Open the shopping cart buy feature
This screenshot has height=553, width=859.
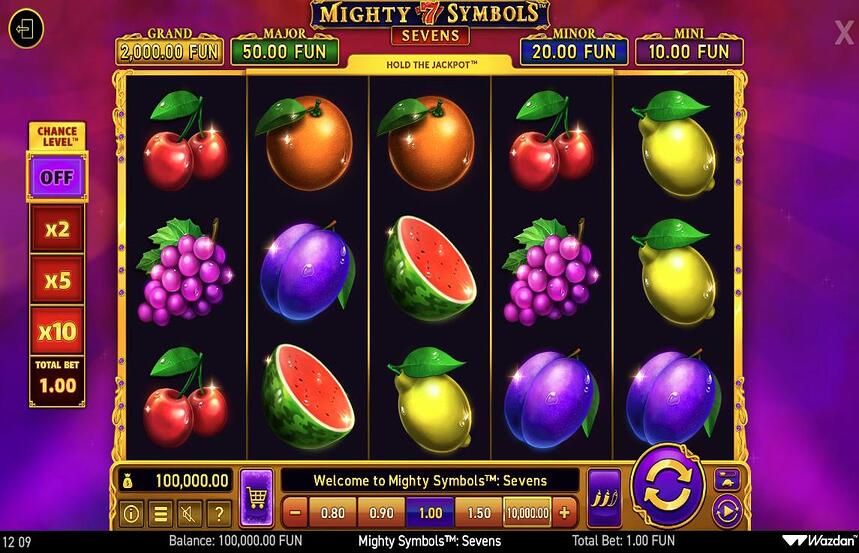tap(257, 496)
